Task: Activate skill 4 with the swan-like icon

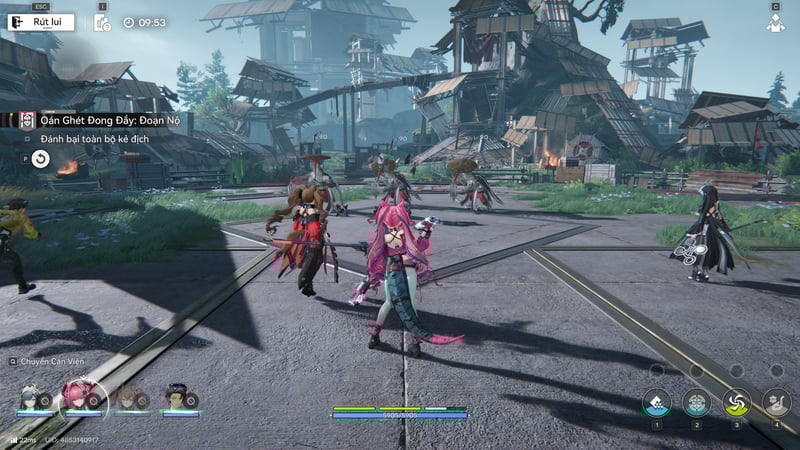Action: pos(776,402)
